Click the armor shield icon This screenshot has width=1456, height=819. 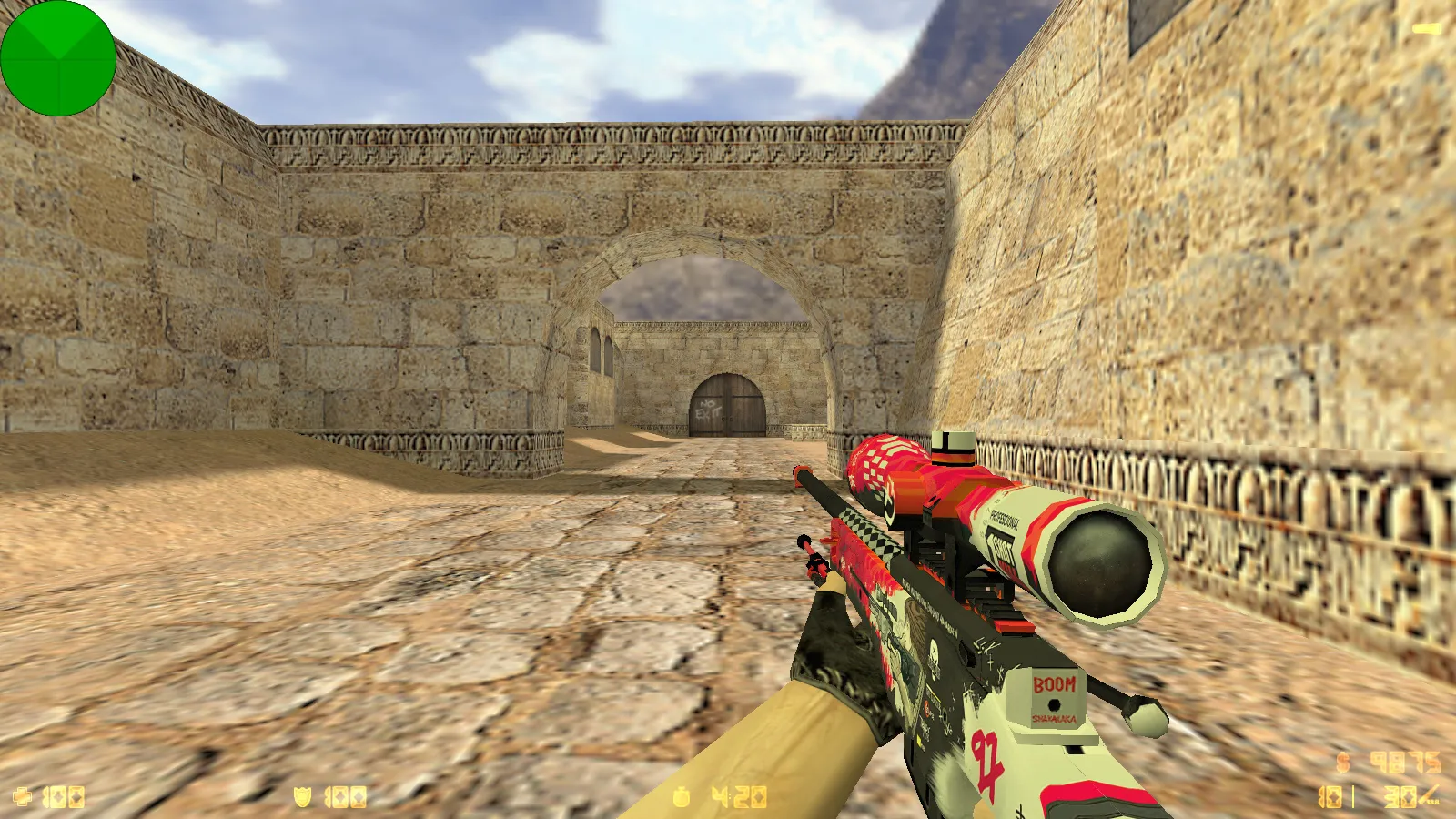pyautogui.click(x=303, y=798)
